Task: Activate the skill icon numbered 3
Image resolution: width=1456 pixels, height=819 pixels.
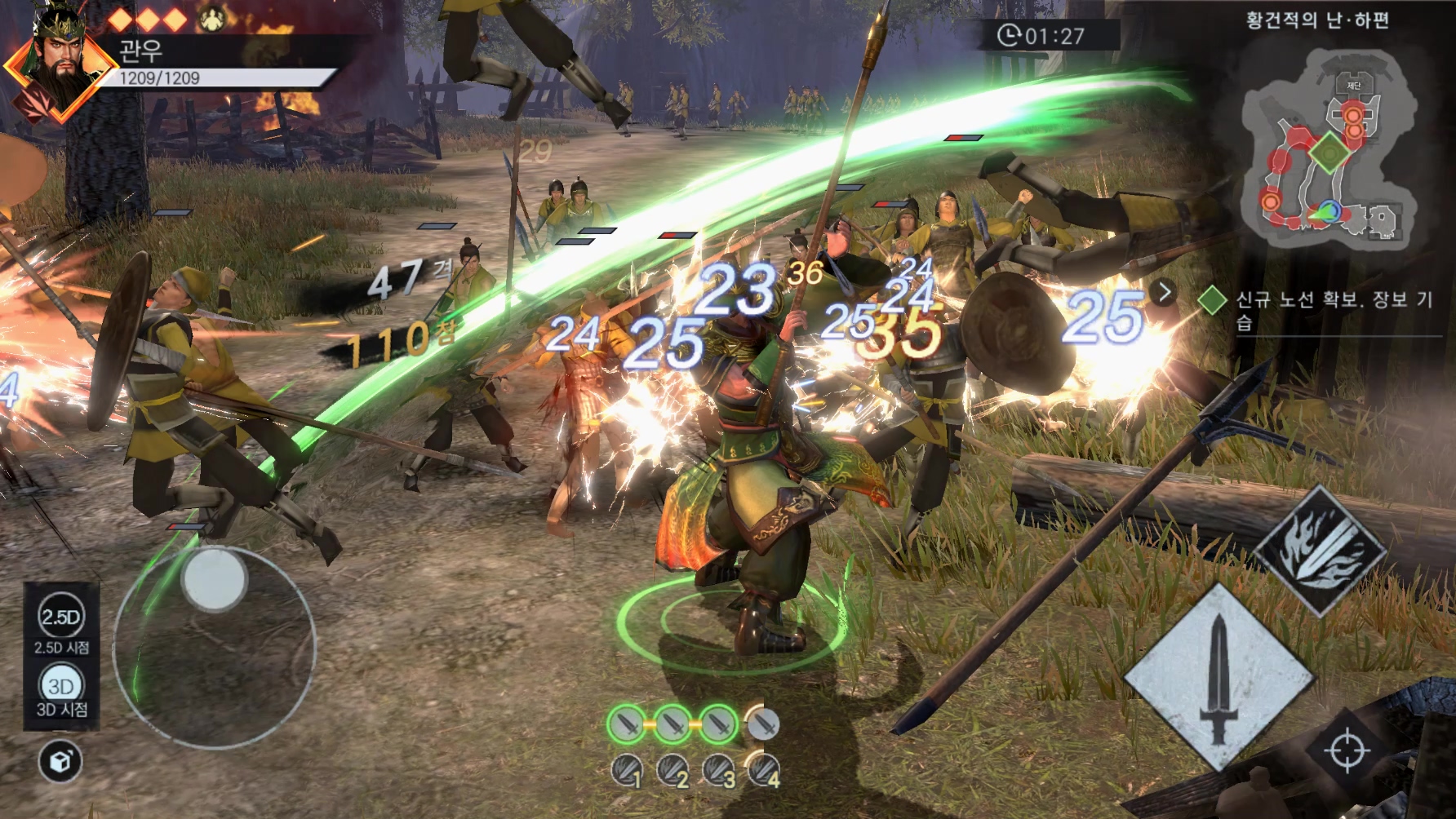Action: pyautogui.click(x=720, y=770)
